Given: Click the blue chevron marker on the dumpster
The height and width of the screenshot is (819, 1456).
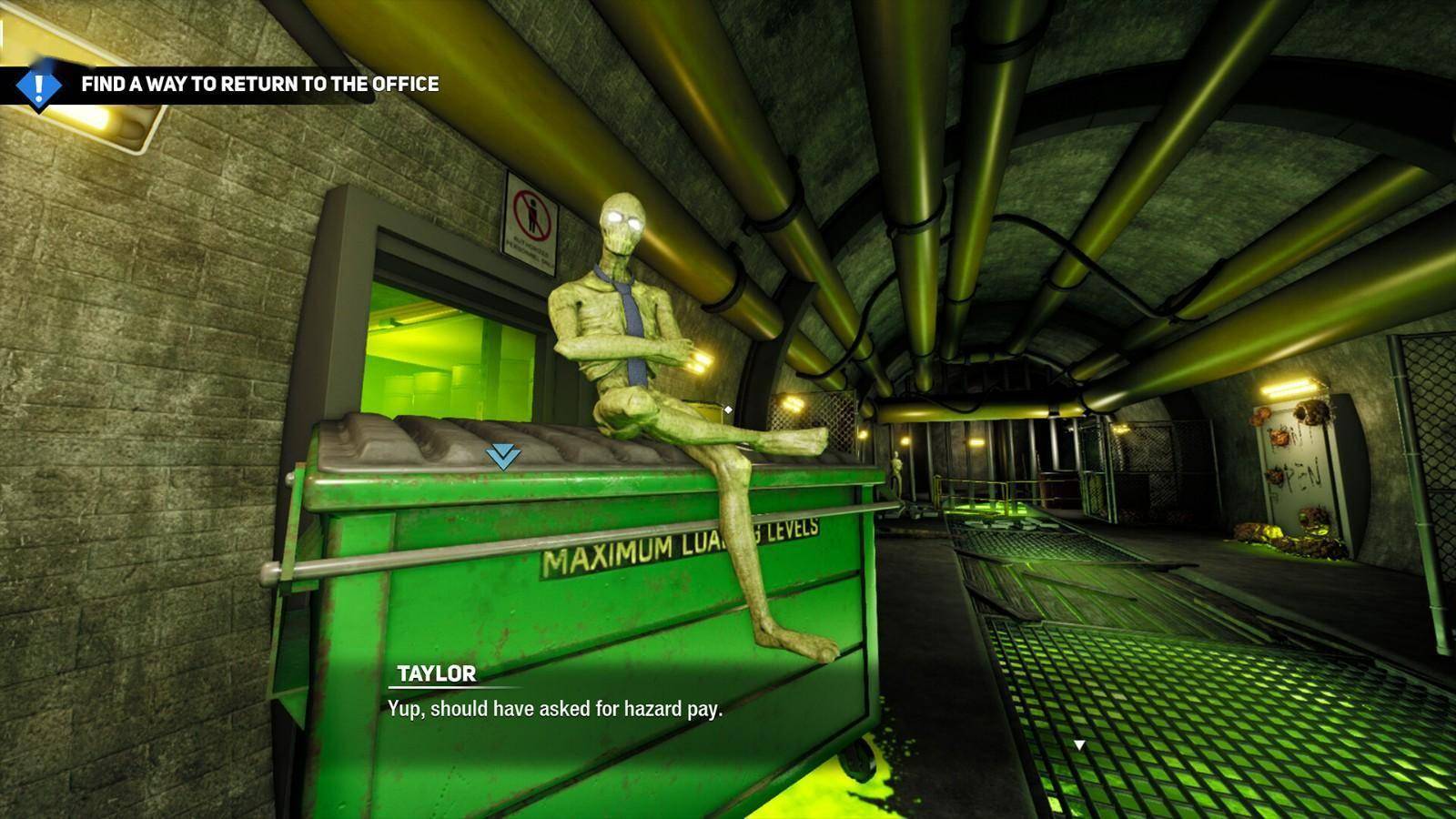Looking at the screenshot, I should point(502,456).
